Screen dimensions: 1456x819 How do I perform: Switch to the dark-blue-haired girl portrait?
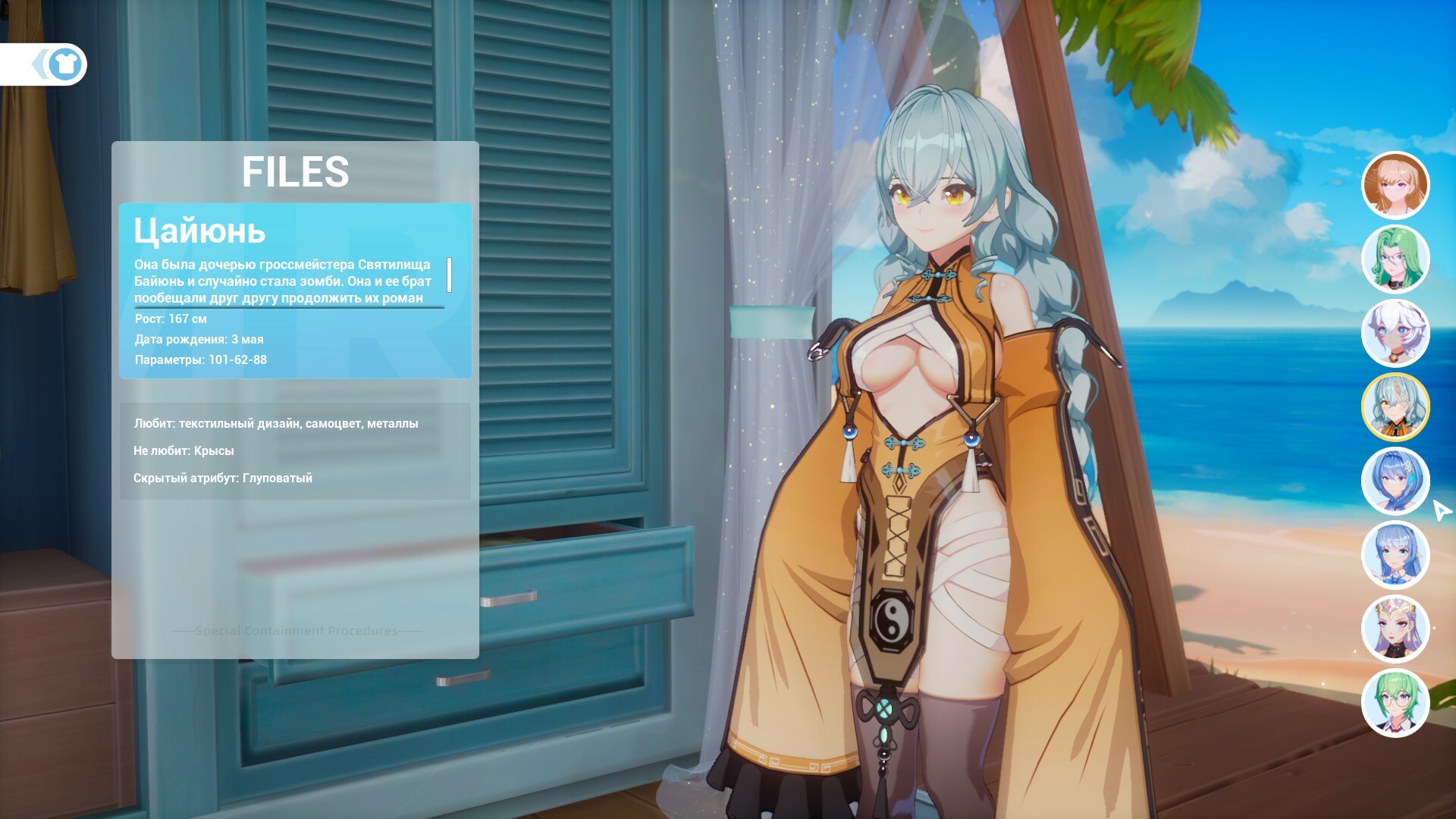coord(1395,481)
